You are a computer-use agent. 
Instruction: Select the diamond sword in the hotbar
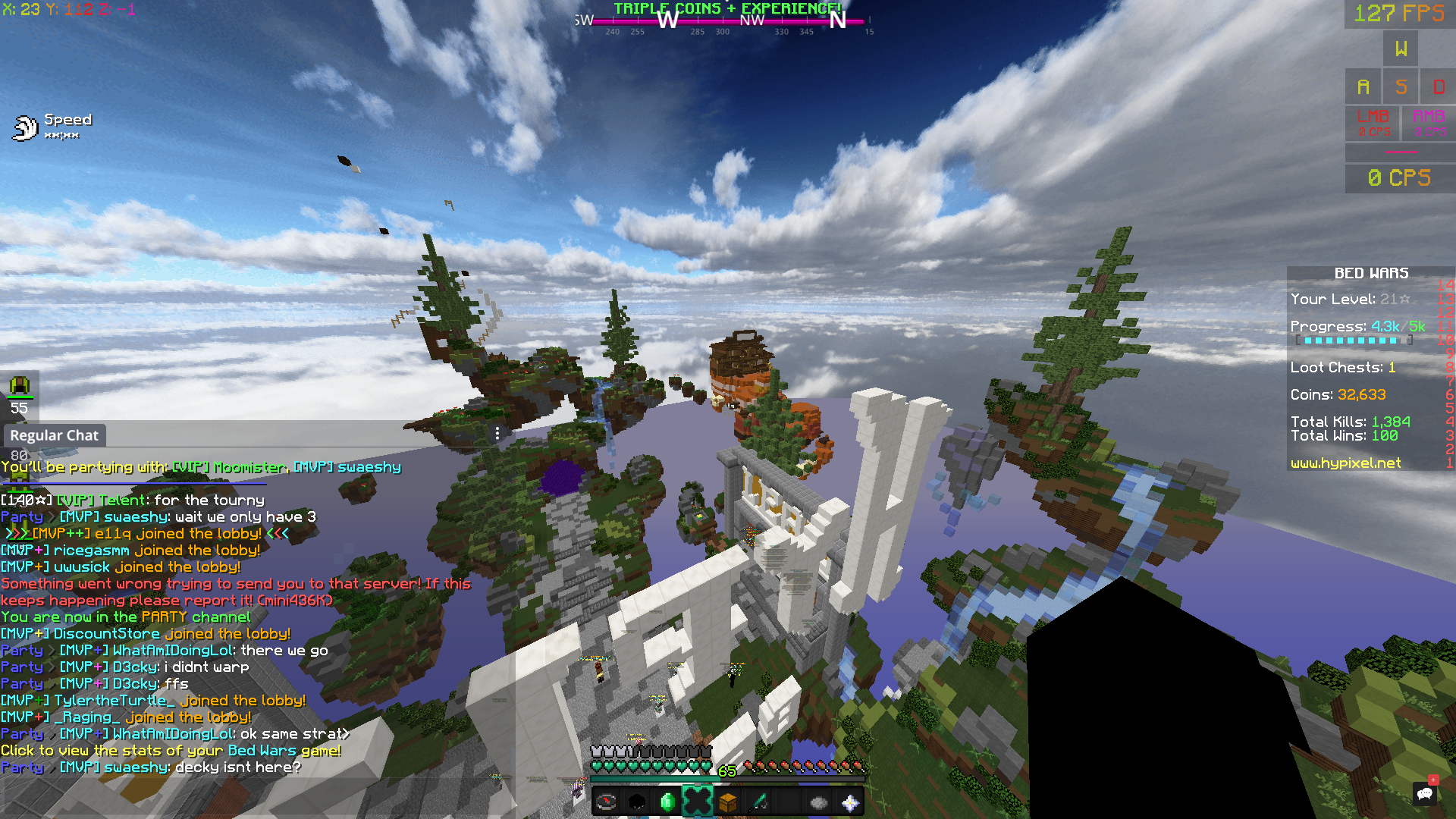pyautogui.click(x=758, y=800)
